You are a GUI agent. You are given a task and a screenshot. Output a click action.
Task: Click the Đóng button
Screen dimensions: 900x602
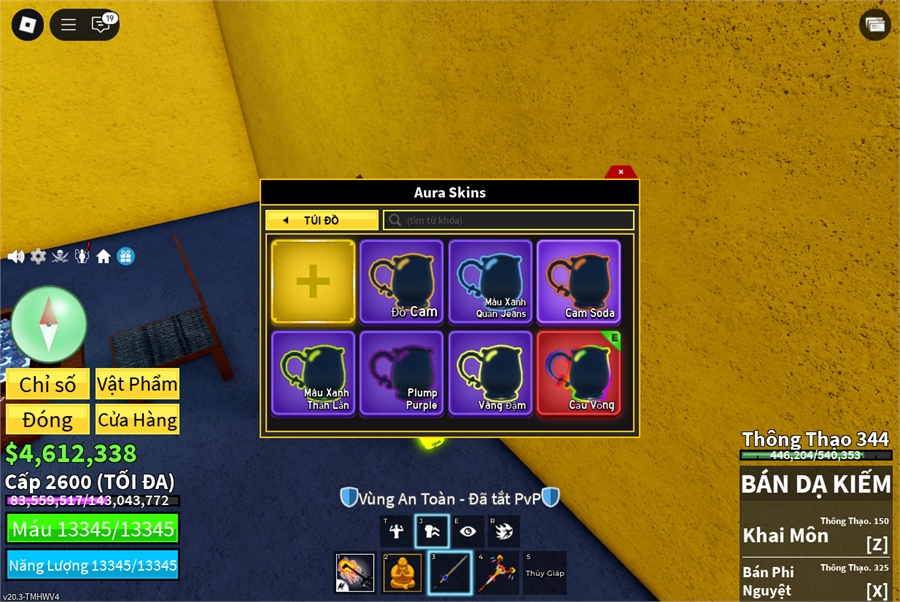click(47, 420)
